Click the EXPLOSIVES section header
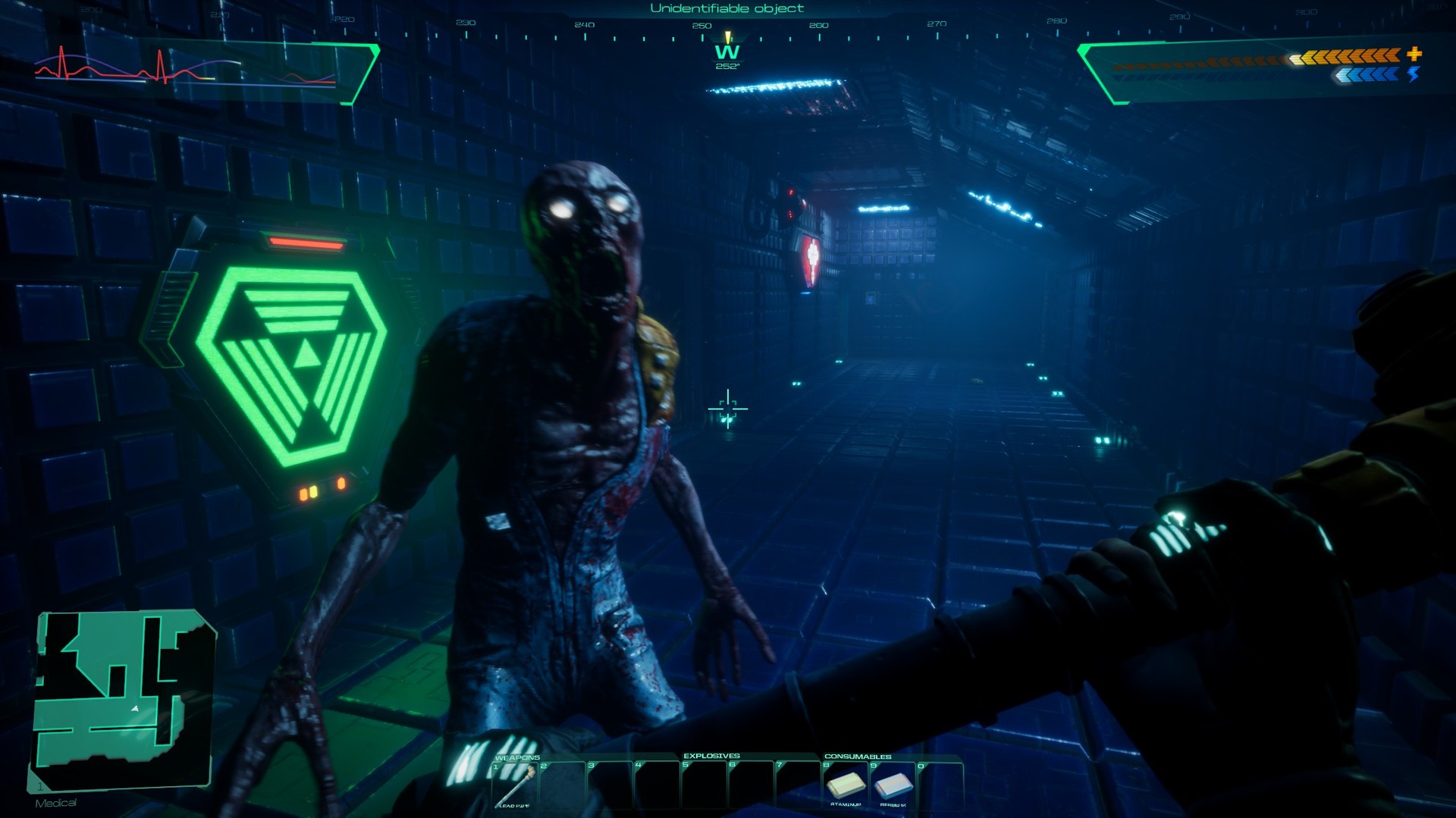Screen dimensions: 1456x818 point(712,756)
